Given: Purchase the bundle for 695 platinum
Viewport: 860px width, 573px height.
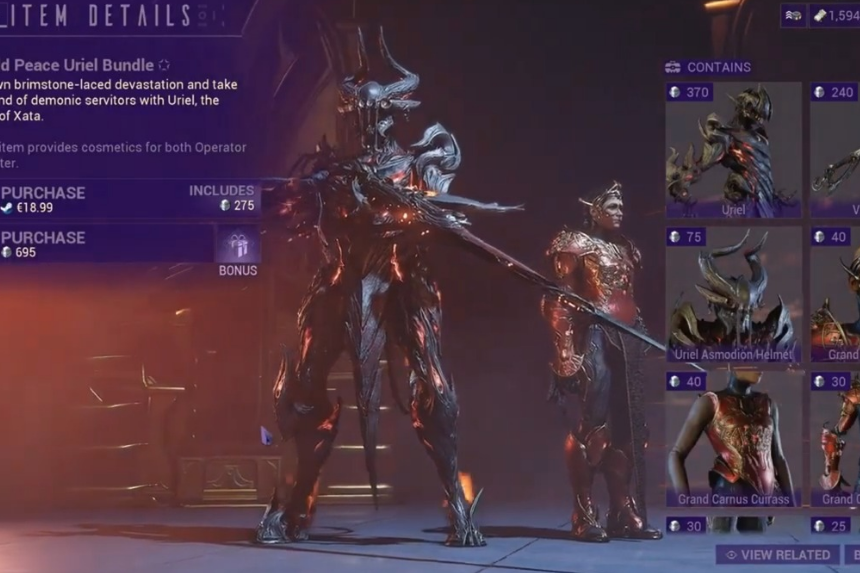Looking at the screenshot, I should coord(100,244).
